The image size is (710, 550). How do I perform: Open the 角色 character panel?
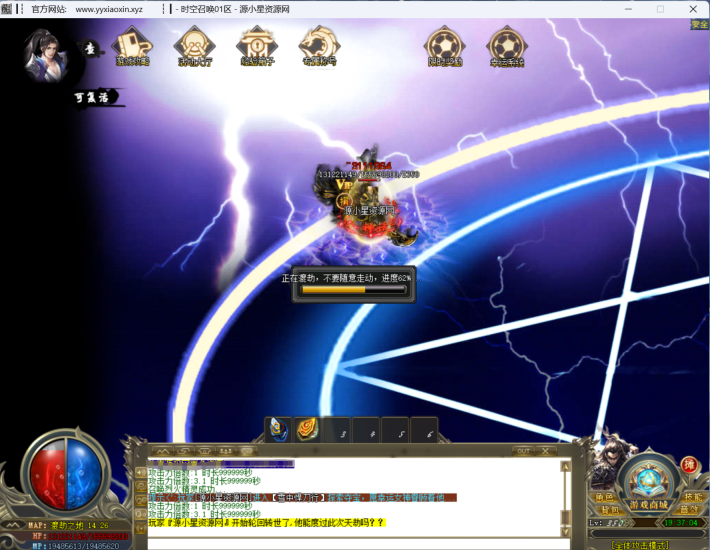pos(603,498)
